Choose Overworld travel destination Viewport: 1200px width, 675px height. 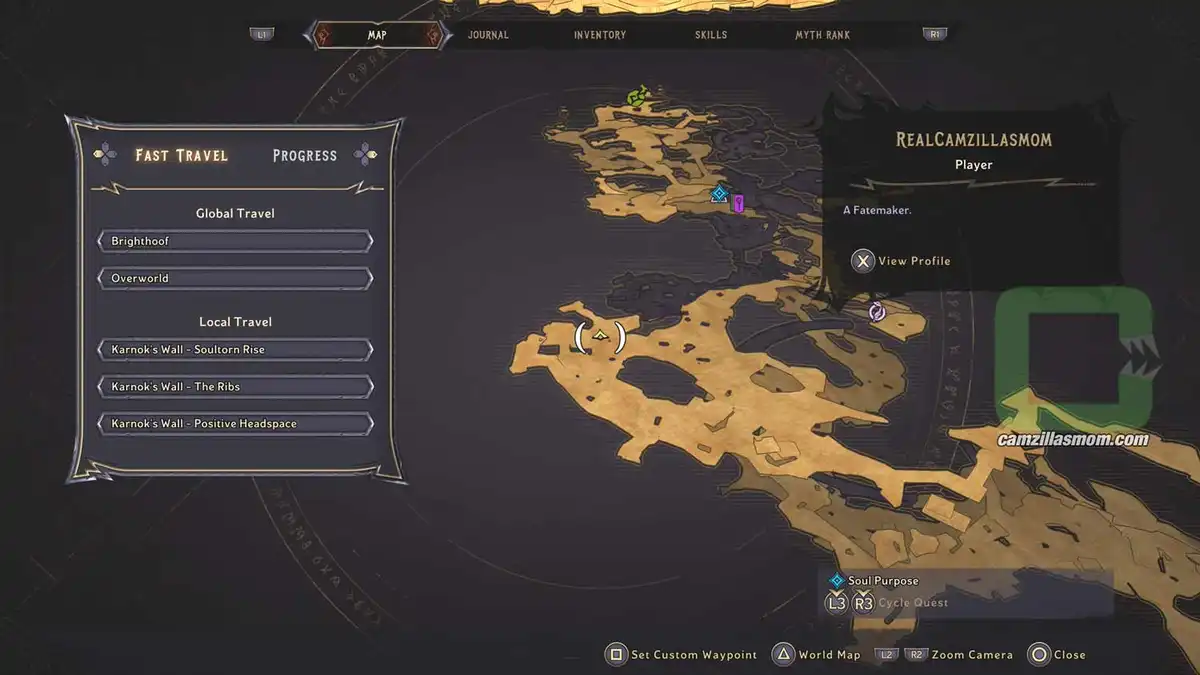[x=235, y=278]
